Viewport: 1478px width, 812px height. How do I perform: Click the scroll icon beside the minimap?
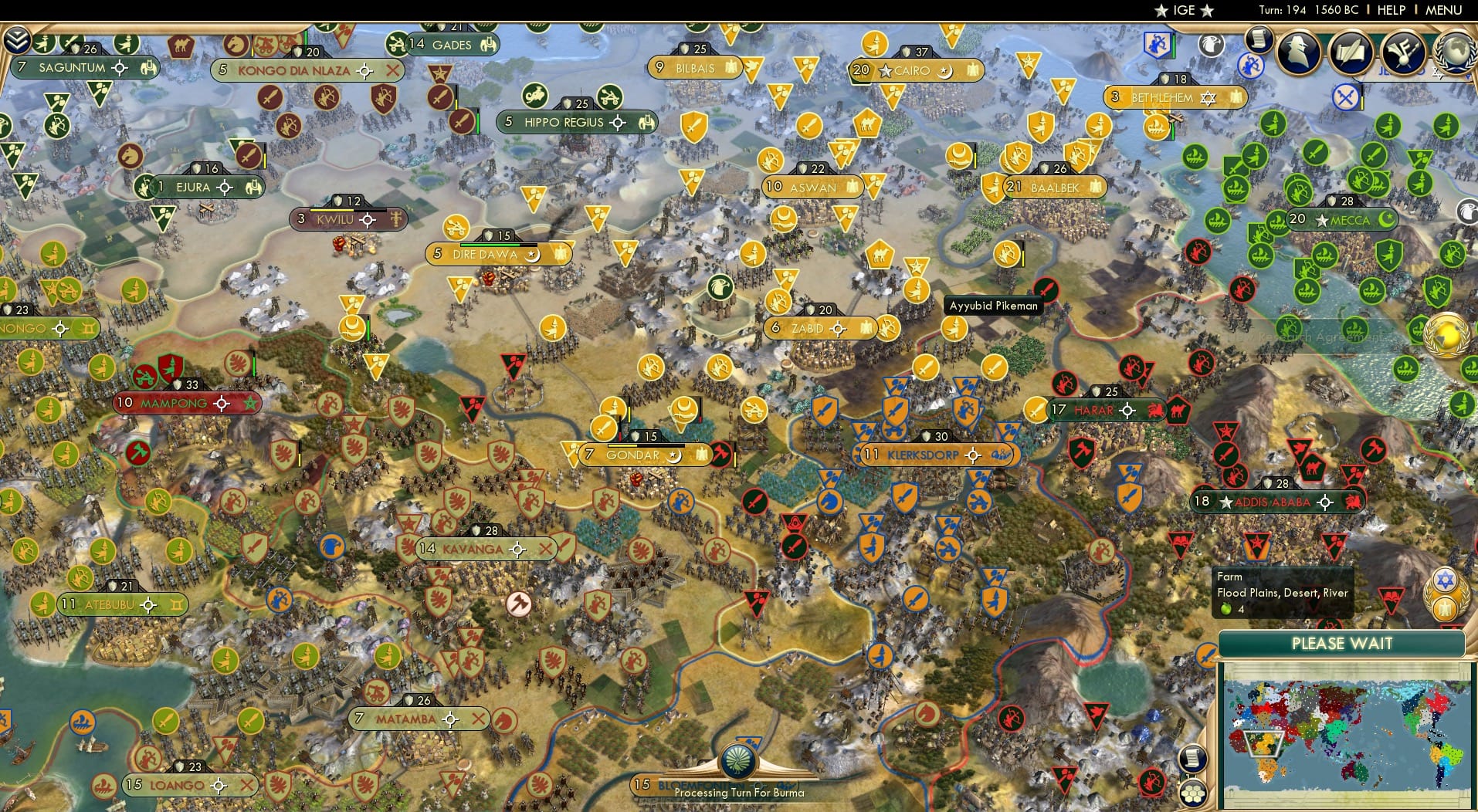1192,758
